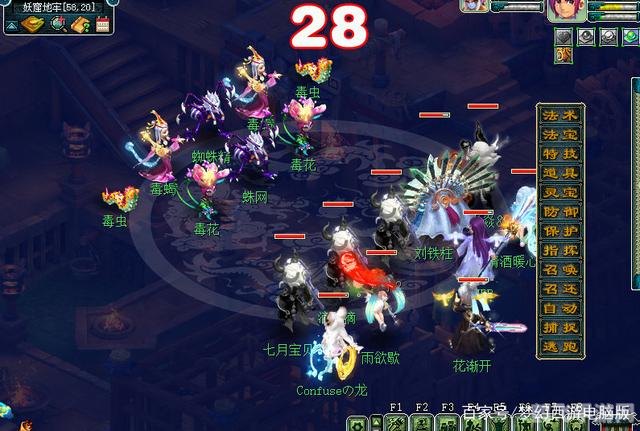Open the 道具 item menu
The height and width of the screenshot is (431, 640).
(559, 173)
